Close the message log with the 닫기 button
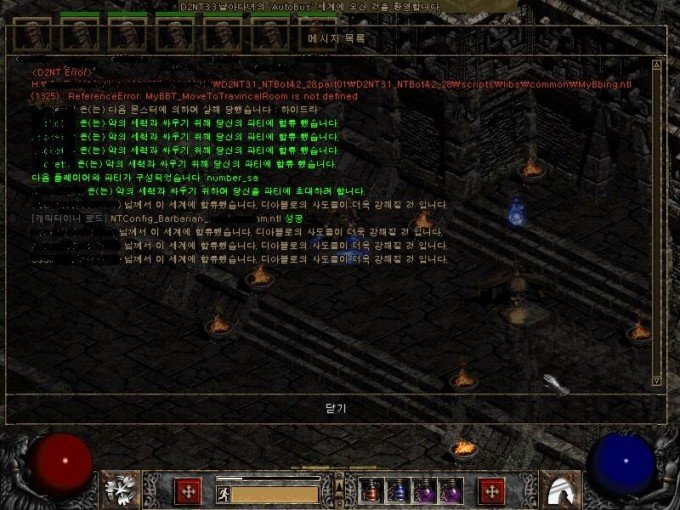 pyautogui.click(x=335, y=408)
